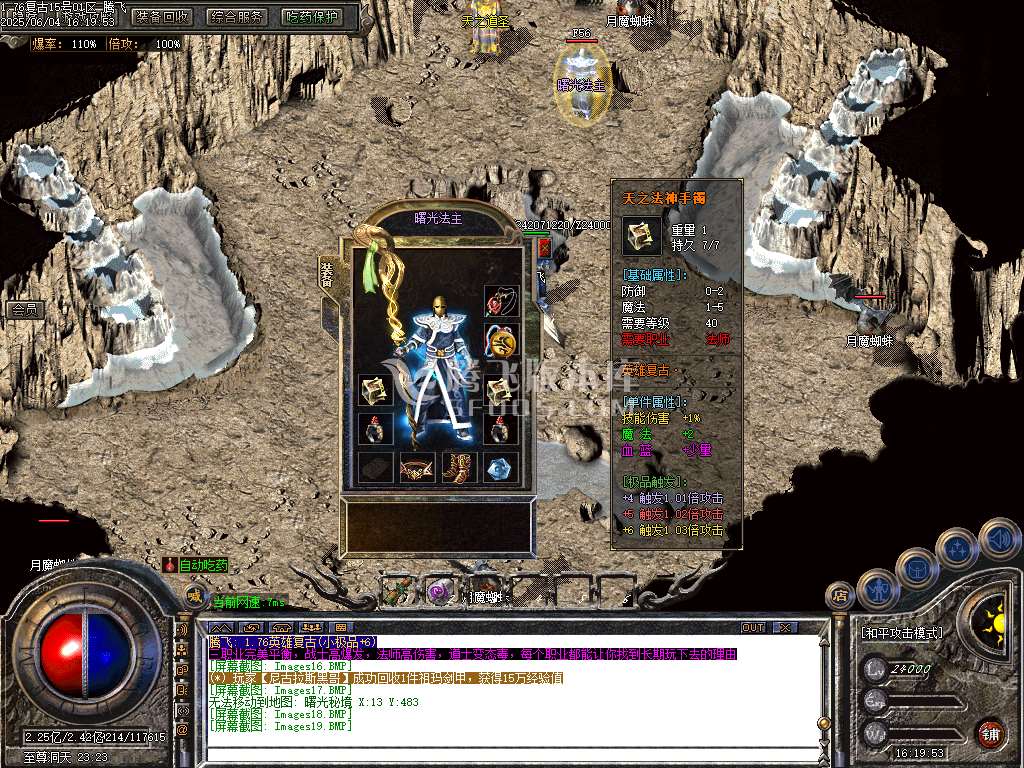Select the belt equipment slot

(x=417, y=467)
